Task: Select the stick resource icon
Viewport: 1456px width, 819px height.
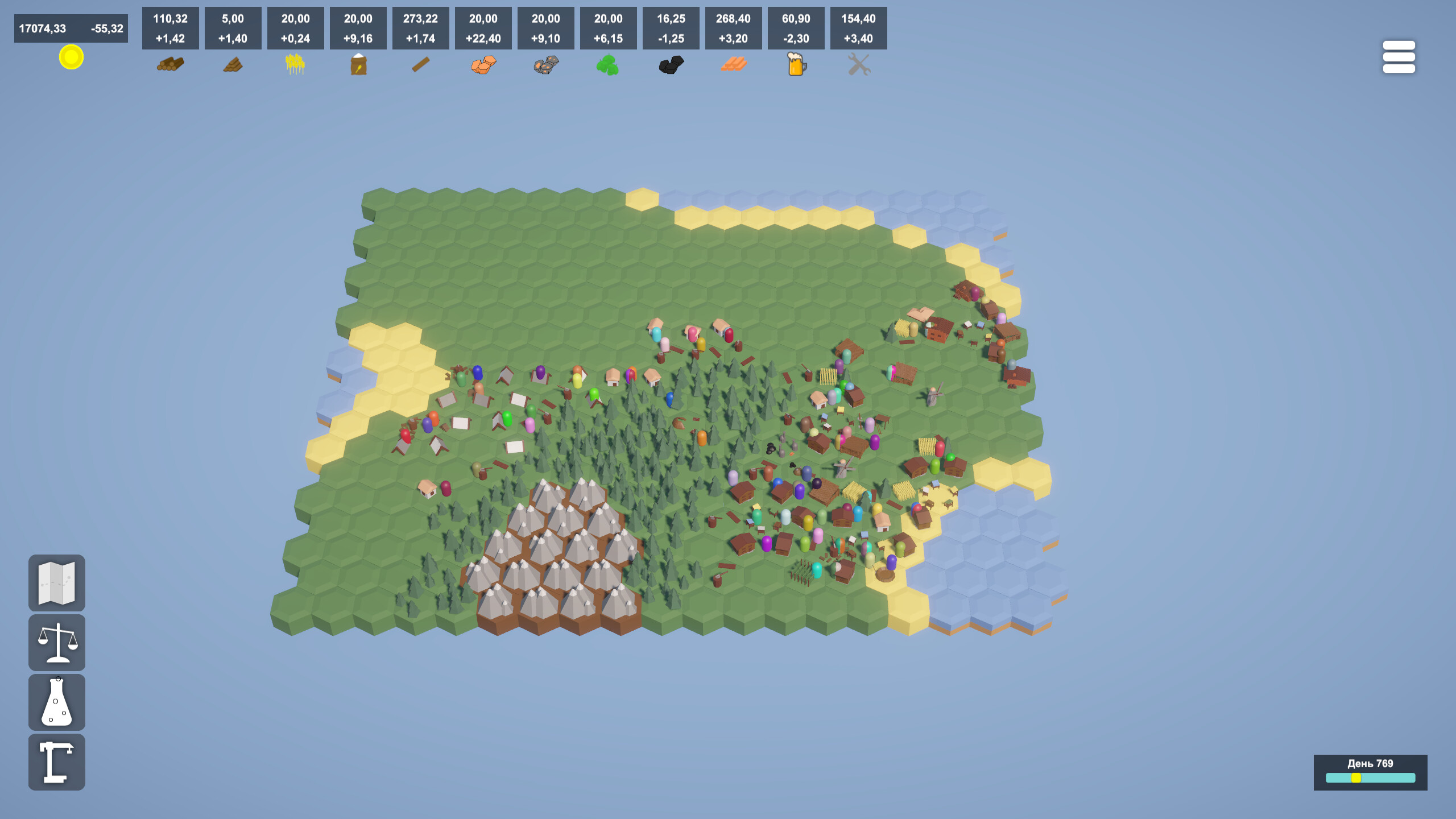Action: coord(420,64)
